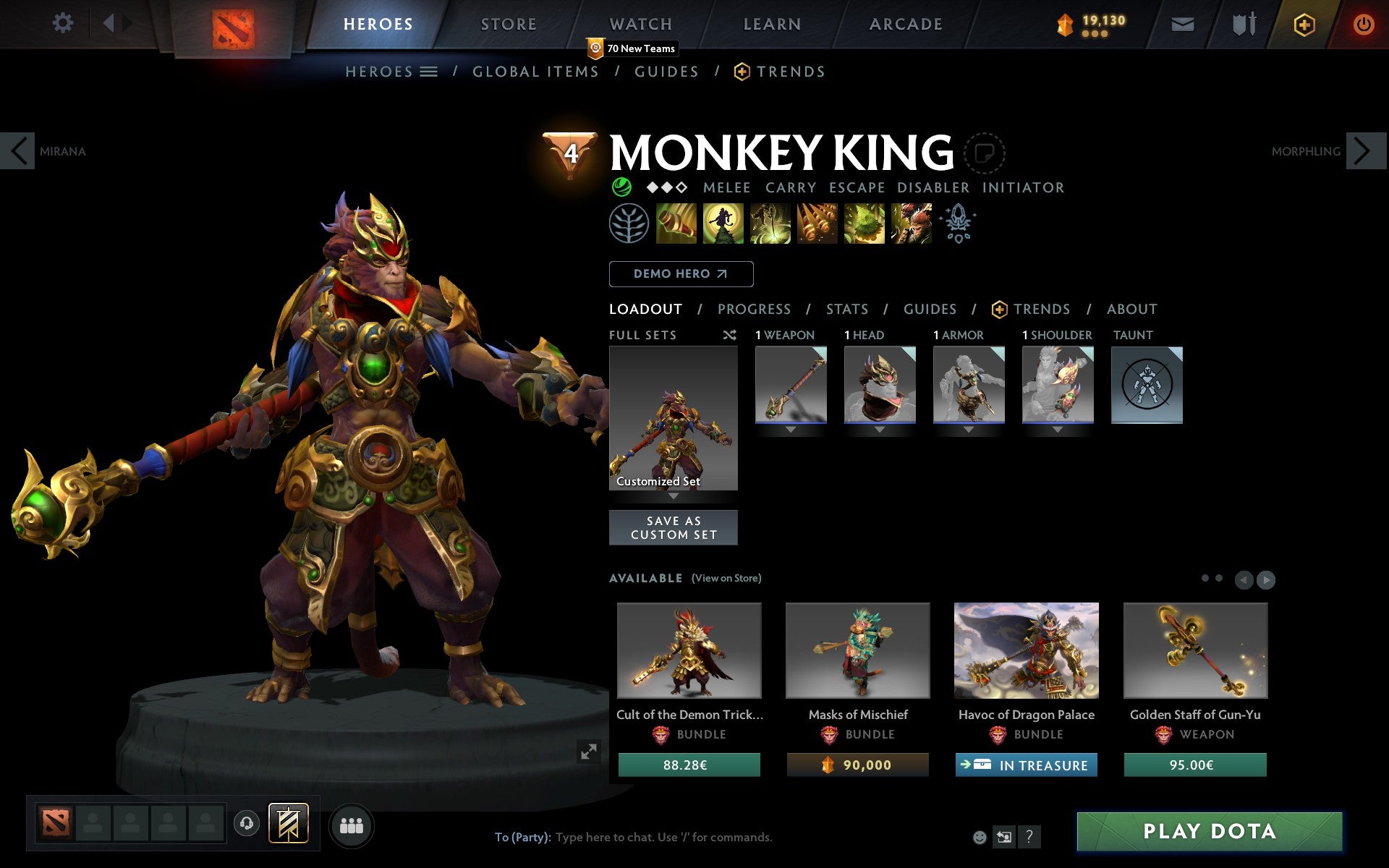
Task: Expand the Customized Set dropdown arrow
Action: 673,497
